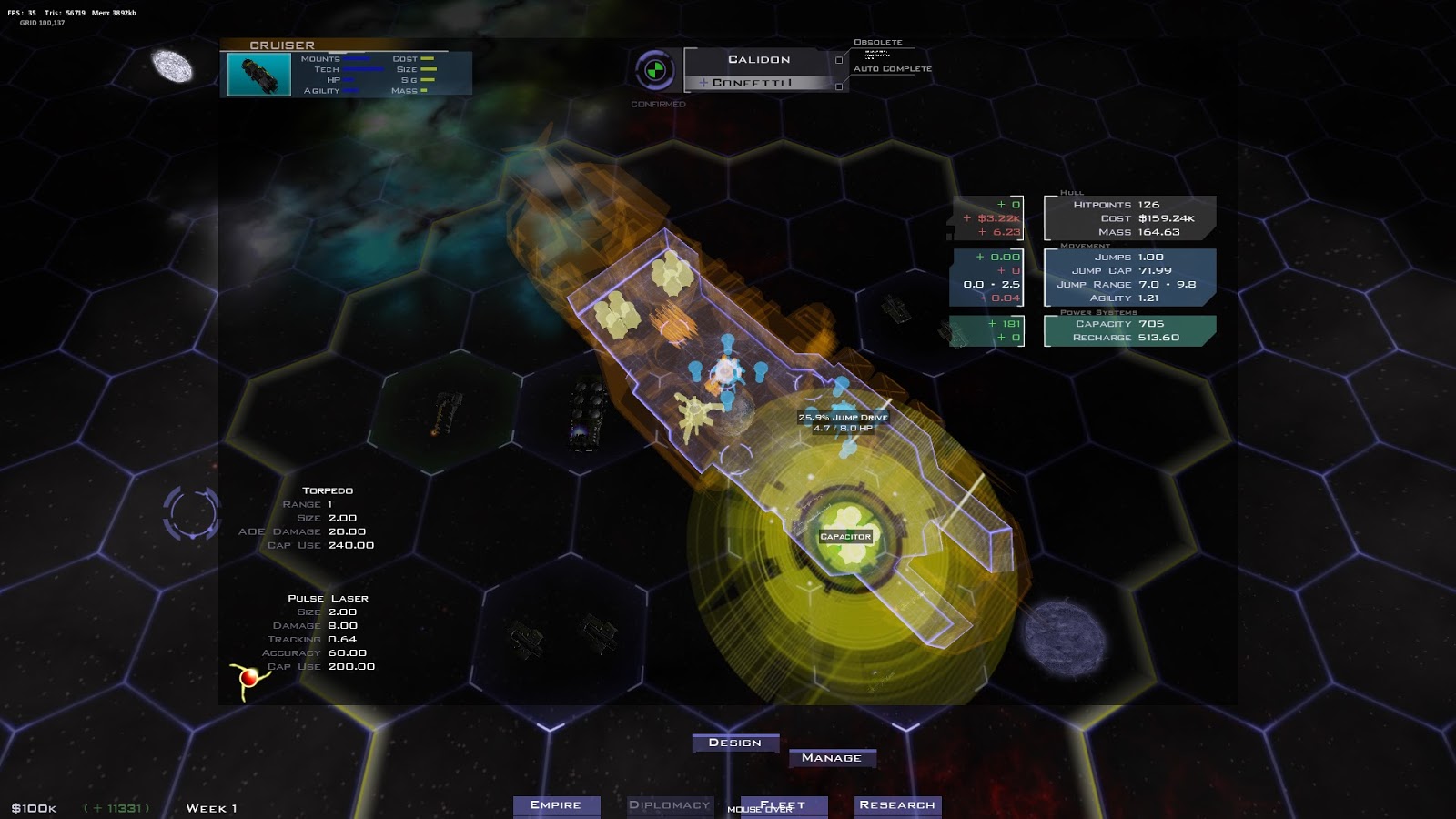
Task: Click the Design button
Action: [x=736, y=743]
